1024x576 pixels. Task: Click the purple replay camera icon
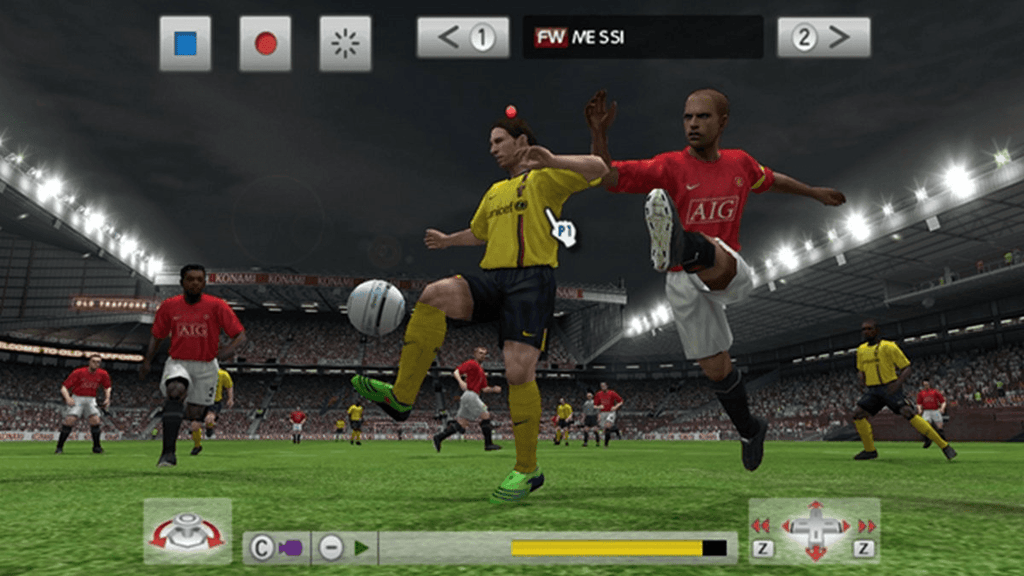[x=289, y=548]
